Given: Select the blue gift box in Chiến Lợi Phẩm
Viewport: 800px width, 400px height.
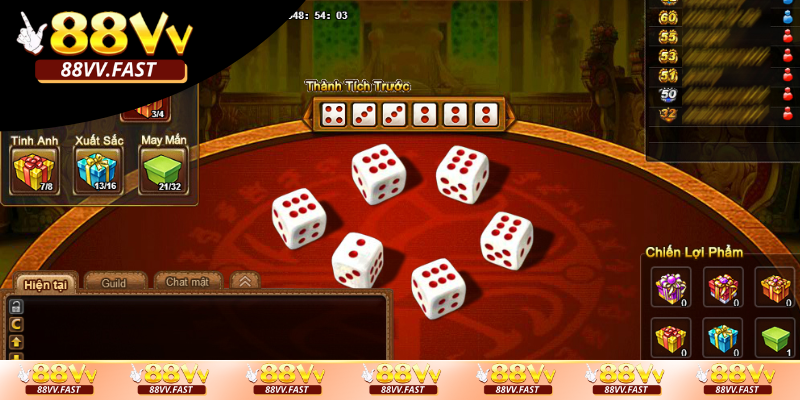Looking at the screenshot, I should click(722, 339).
